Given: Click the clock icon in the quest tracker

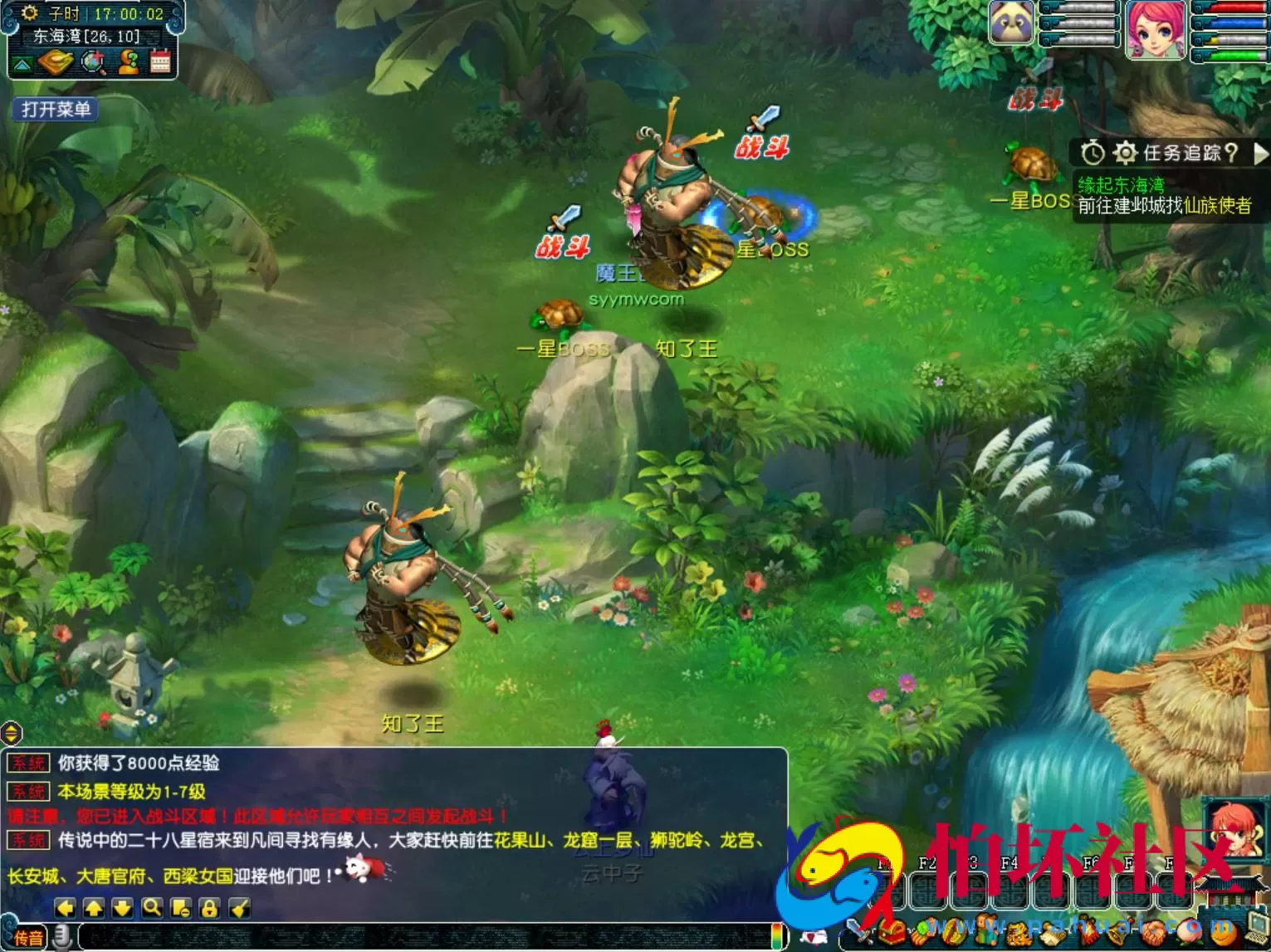Looking at the screenshot, I should (1093, 152).
